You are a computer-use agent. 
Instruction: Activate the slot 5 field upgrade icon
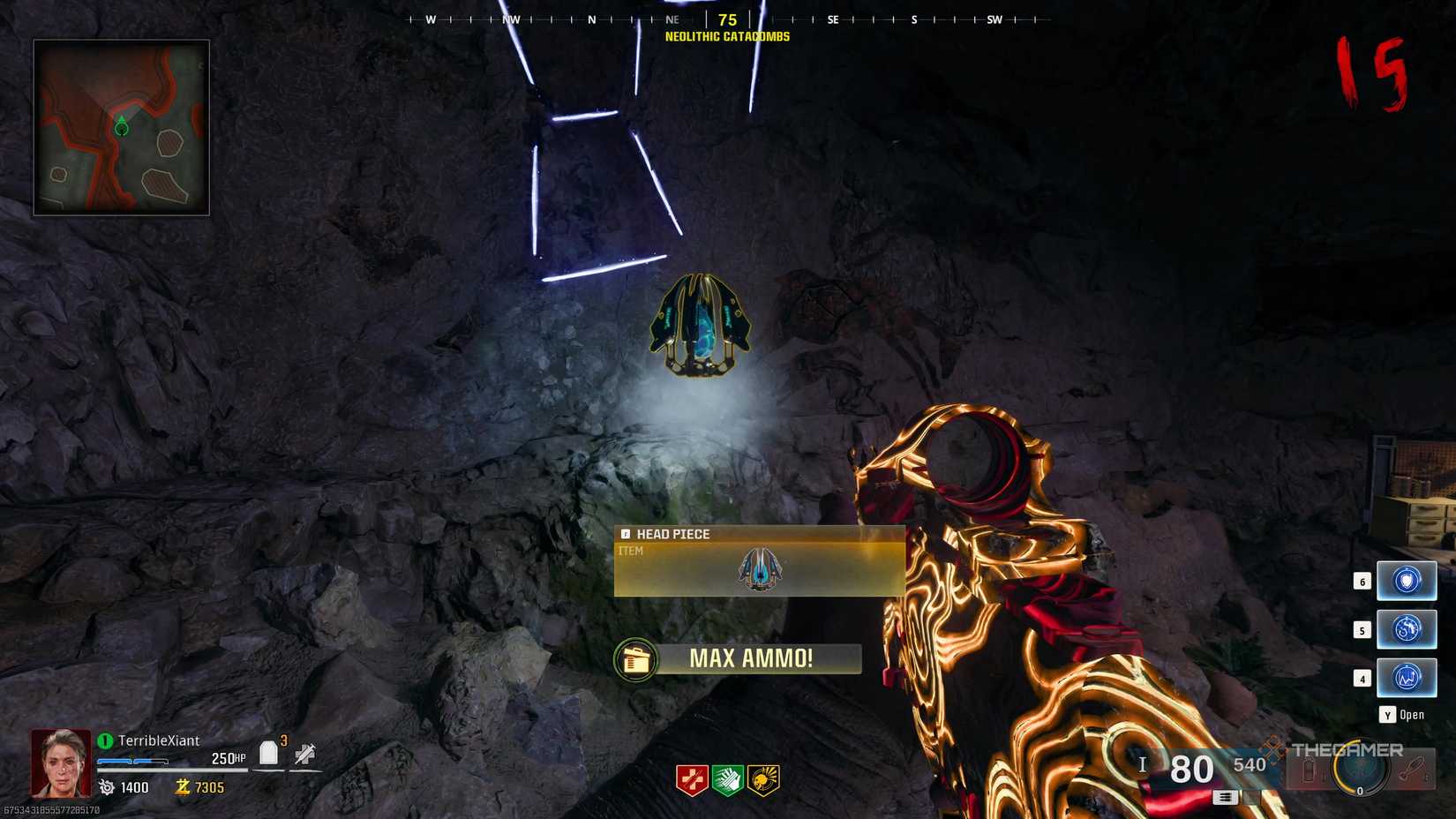coord(1407,629)
